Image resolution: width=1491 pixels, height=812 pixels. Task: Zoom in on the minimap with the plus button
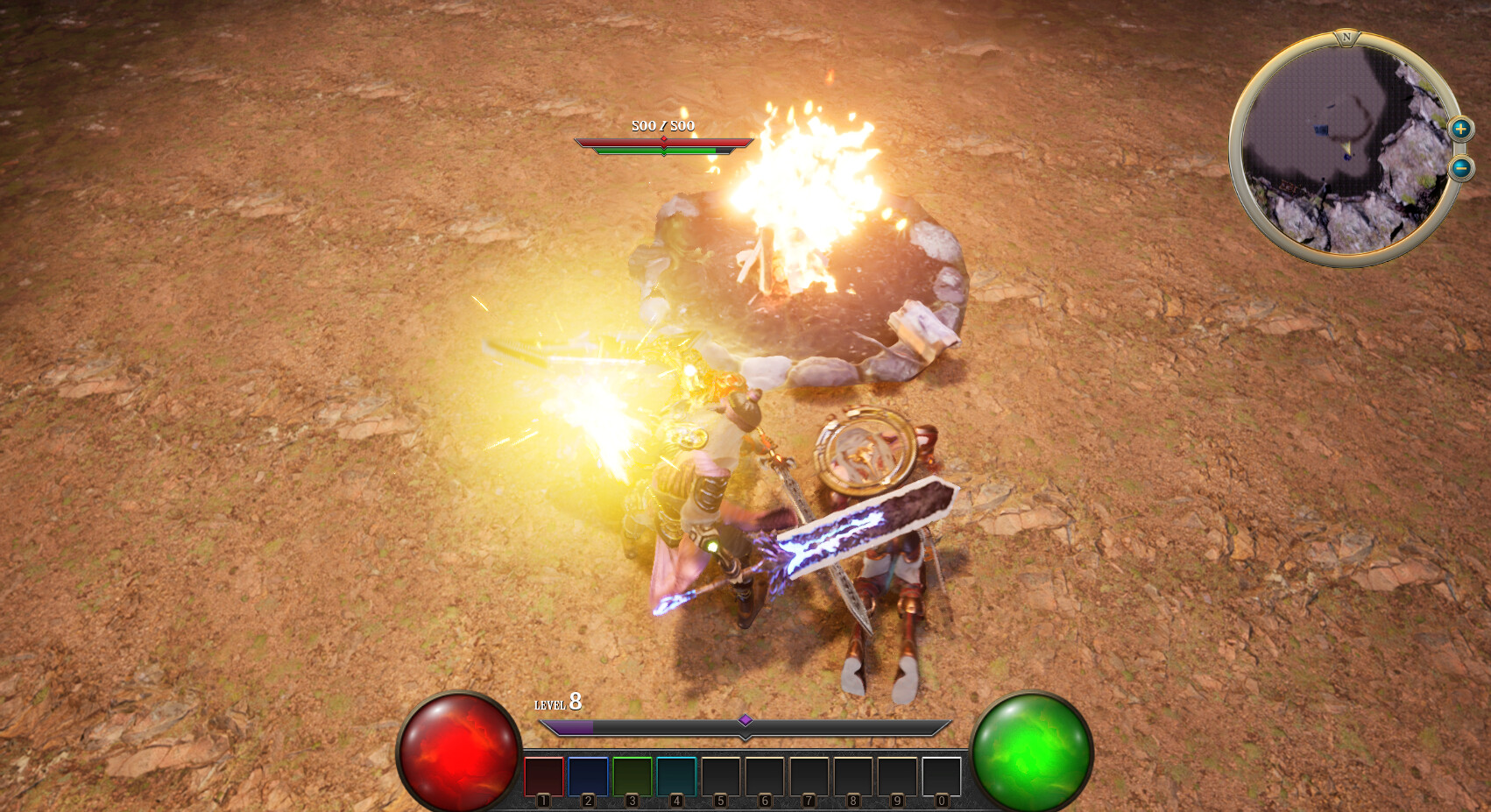coord(1460,130)
